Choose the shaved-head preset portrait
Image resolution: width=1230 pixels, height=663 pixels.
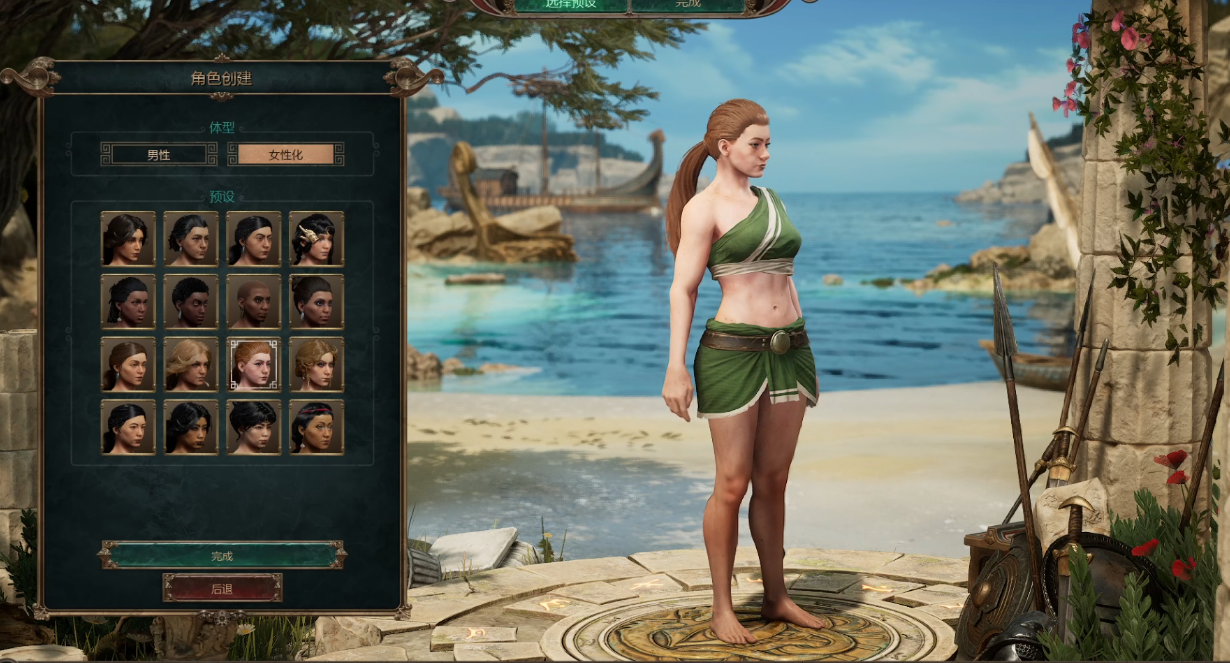253,301
